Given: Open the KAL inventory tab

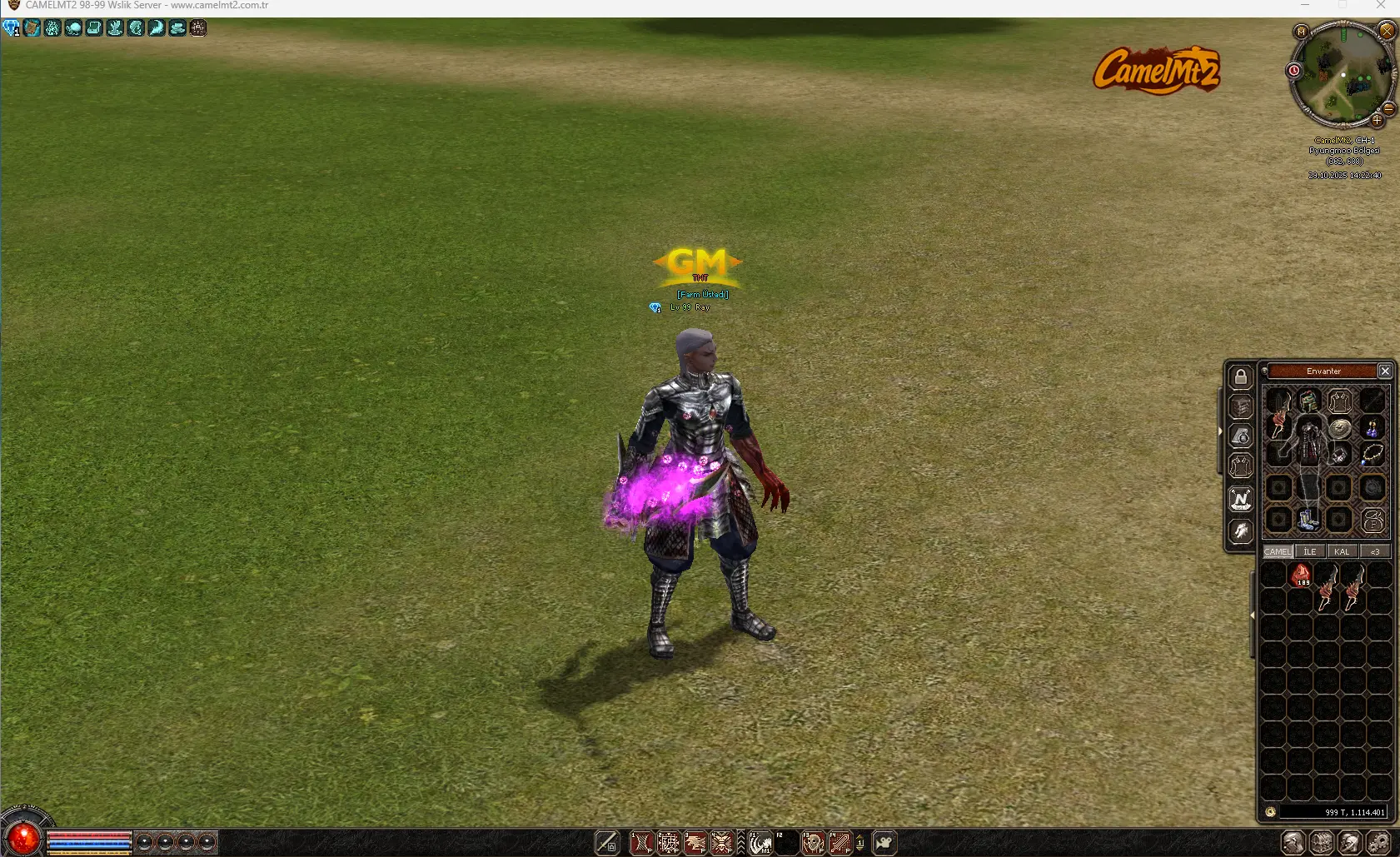Looking at the screenshot, I should coord(1342,551).
